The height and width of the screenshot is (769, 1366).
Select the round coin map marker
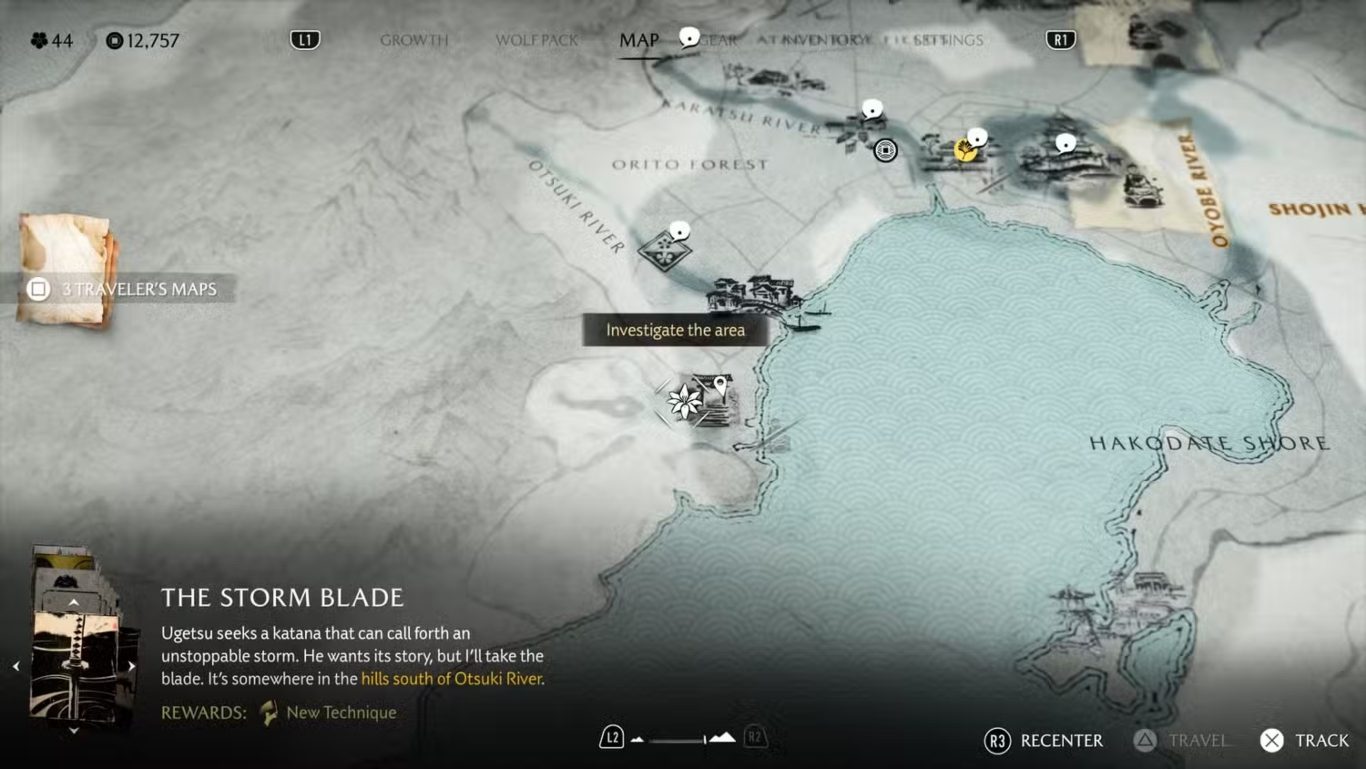coord(885,150)
